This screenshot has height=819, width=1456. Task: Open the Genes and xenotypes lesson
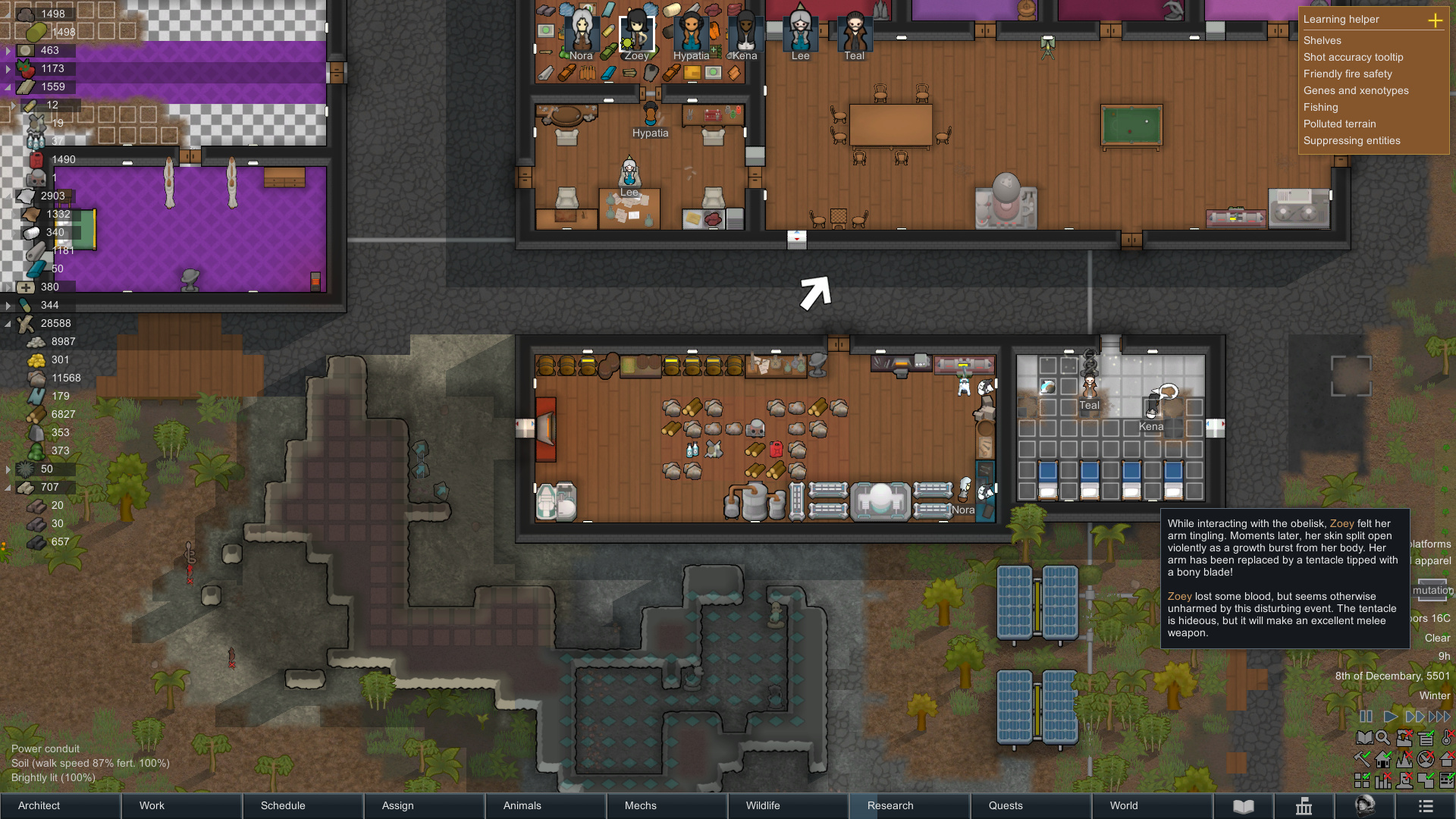(1356, 90)
